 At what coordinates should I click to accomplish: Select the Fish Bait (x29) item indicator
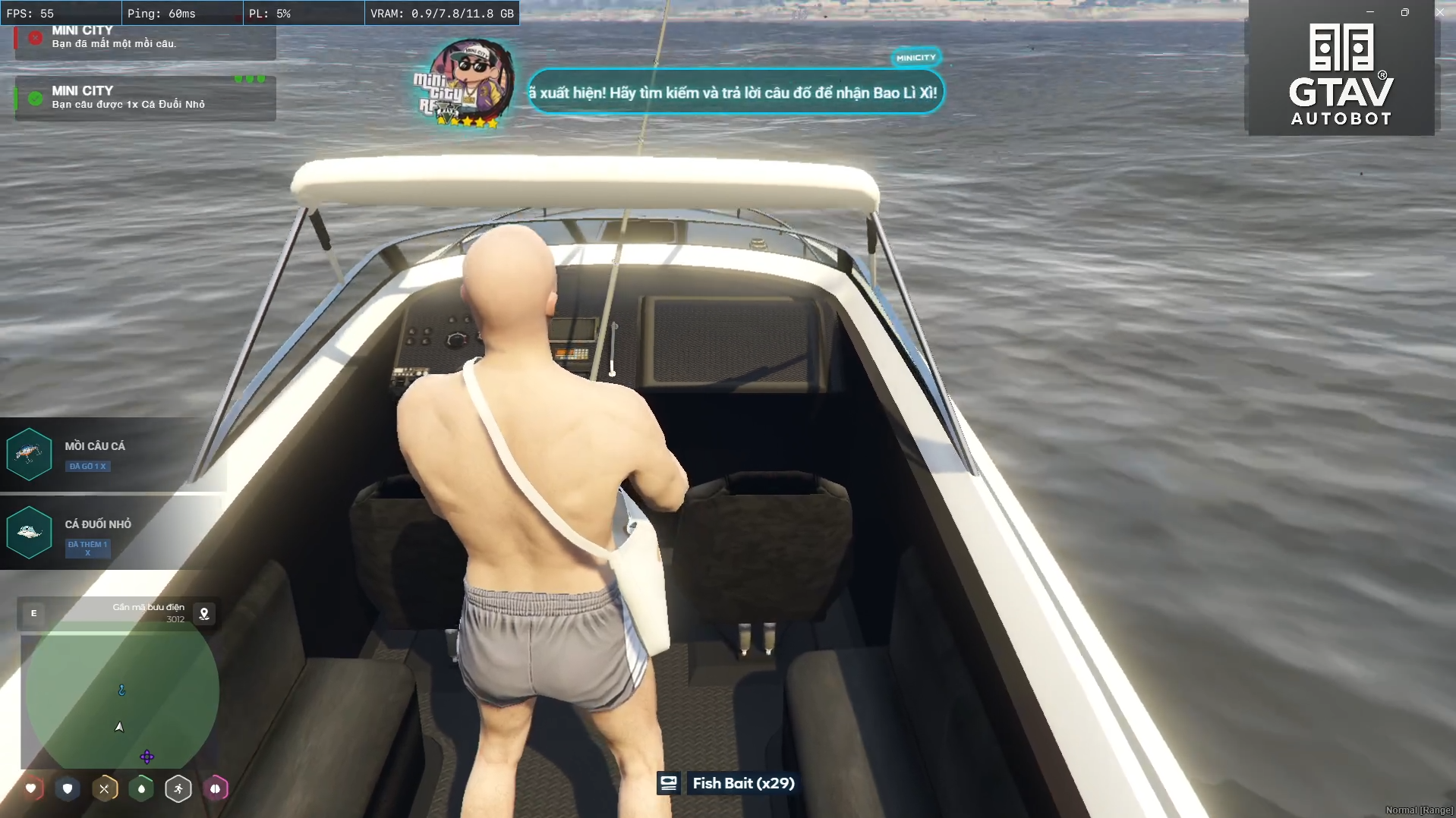coord(729,783)
